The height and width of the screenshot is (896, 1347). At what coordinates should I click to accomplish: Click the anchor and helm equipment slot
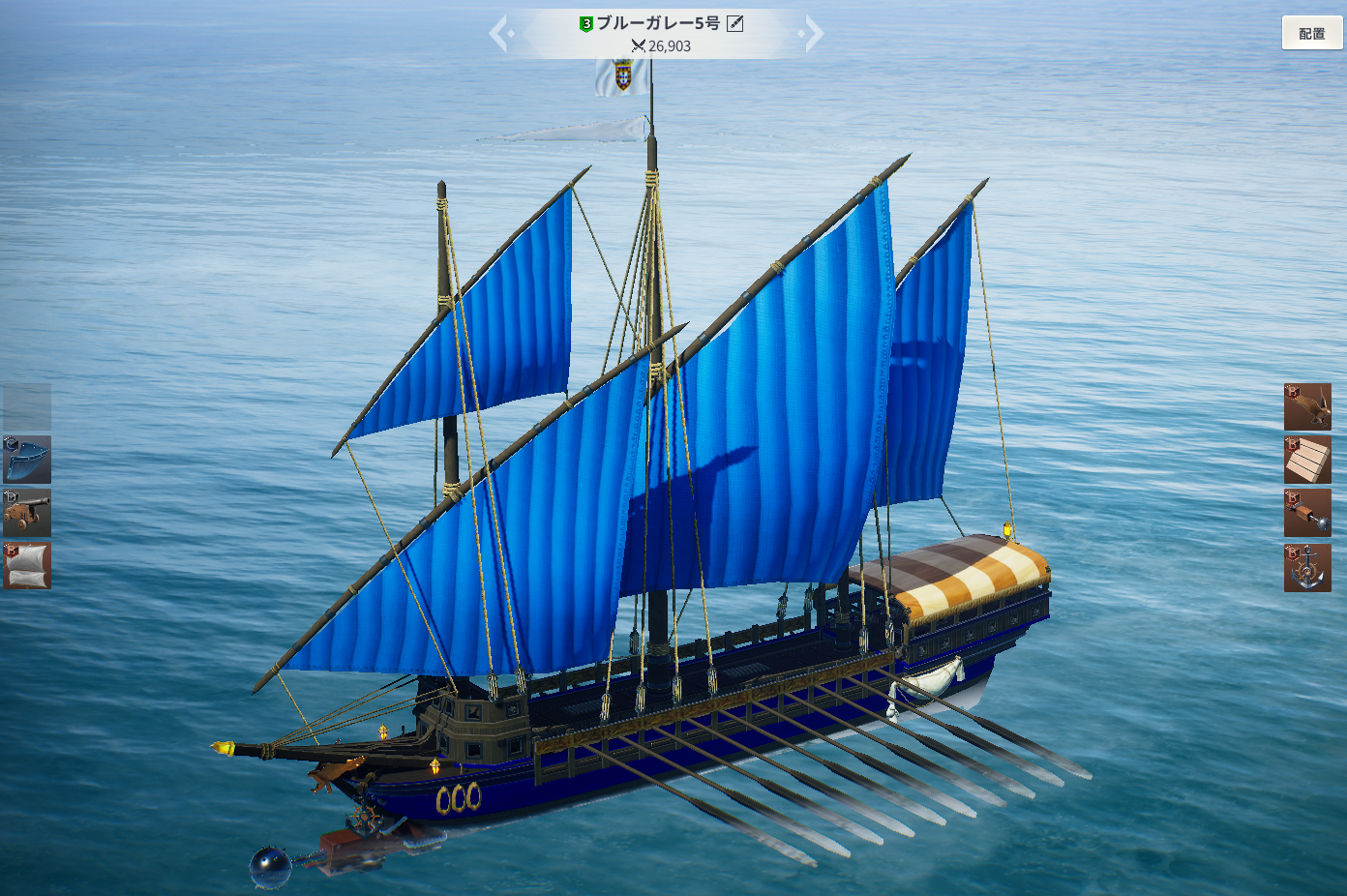coord(1307,567)
